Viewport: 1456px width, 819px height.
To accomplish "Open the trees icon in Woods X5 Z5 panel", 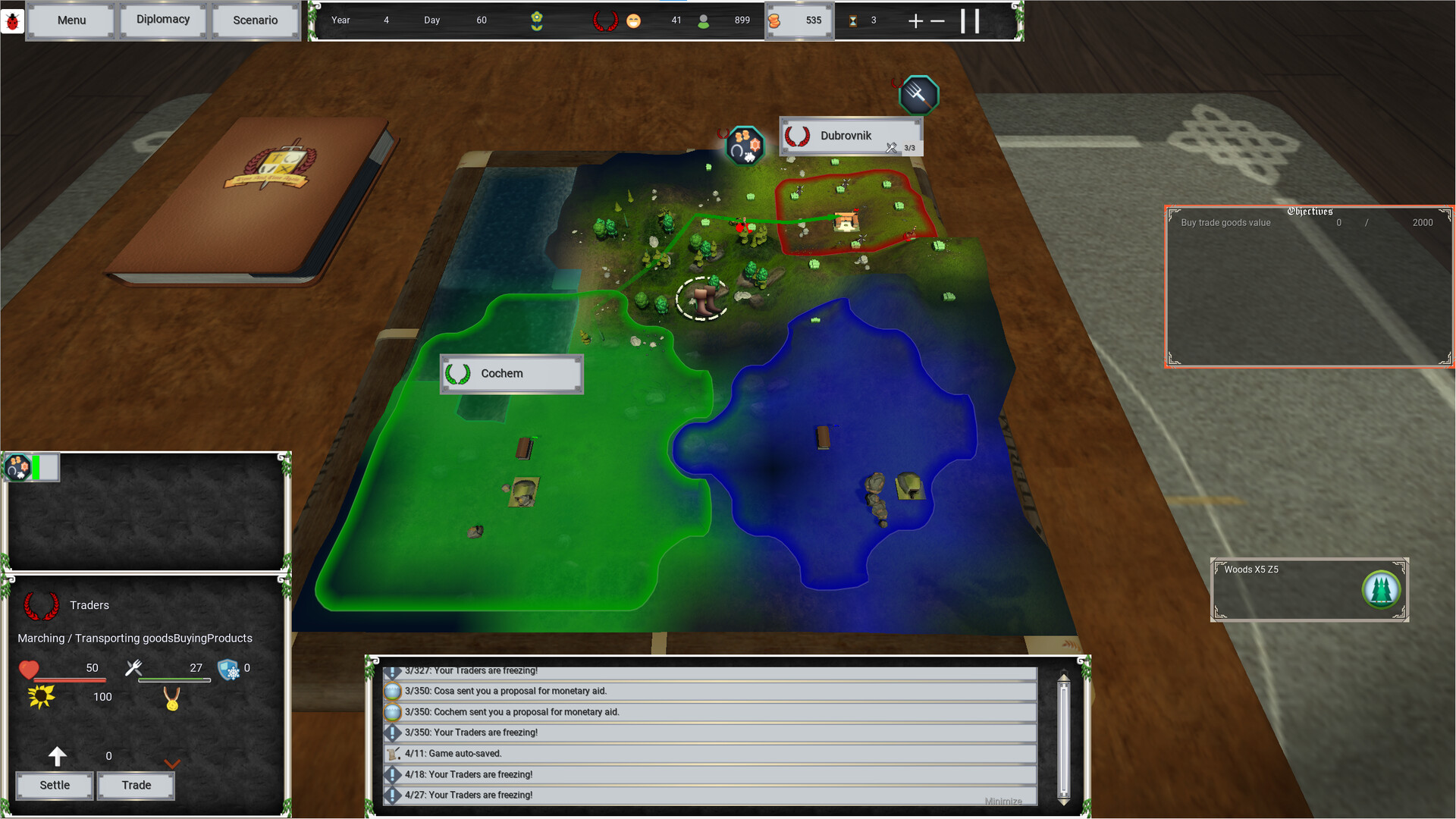I will (x=1382, y=589).
